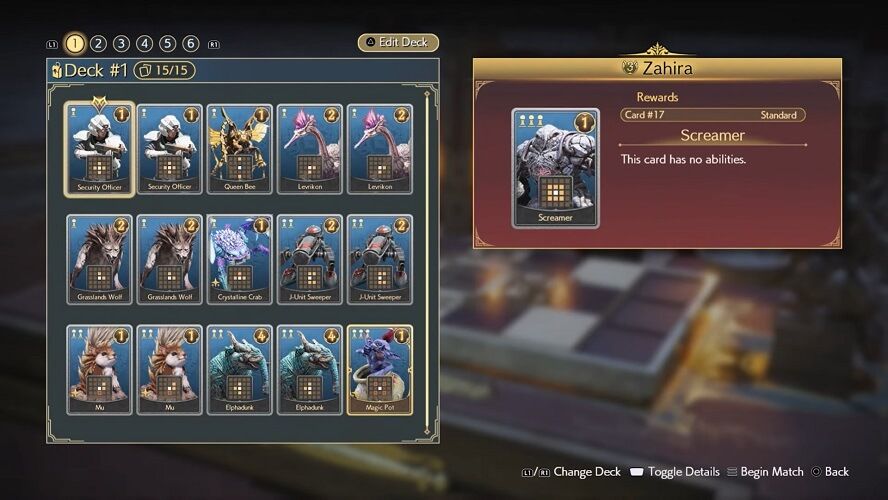Click the Back option
888x500 pixels.
coord(830,472)
